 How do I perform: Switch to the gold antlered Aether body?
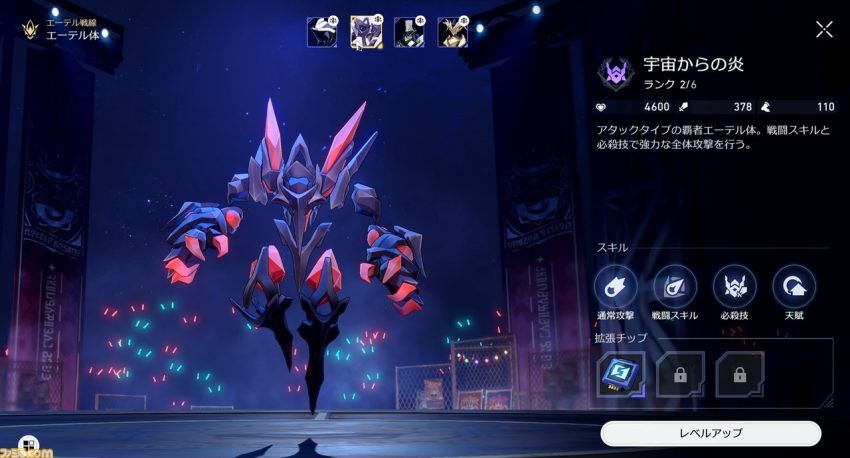click(453, 32)
